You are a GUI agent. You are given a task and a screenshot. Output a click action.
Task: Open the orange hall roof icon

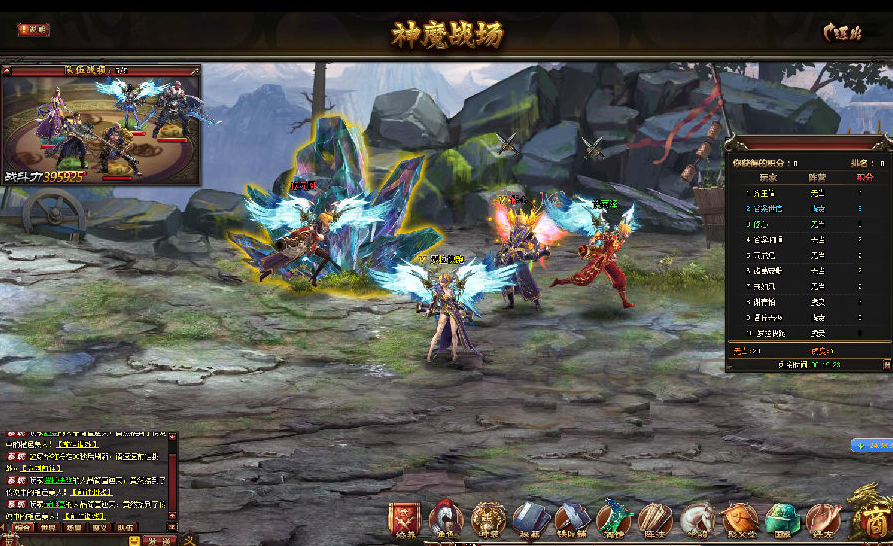point(740,519)
